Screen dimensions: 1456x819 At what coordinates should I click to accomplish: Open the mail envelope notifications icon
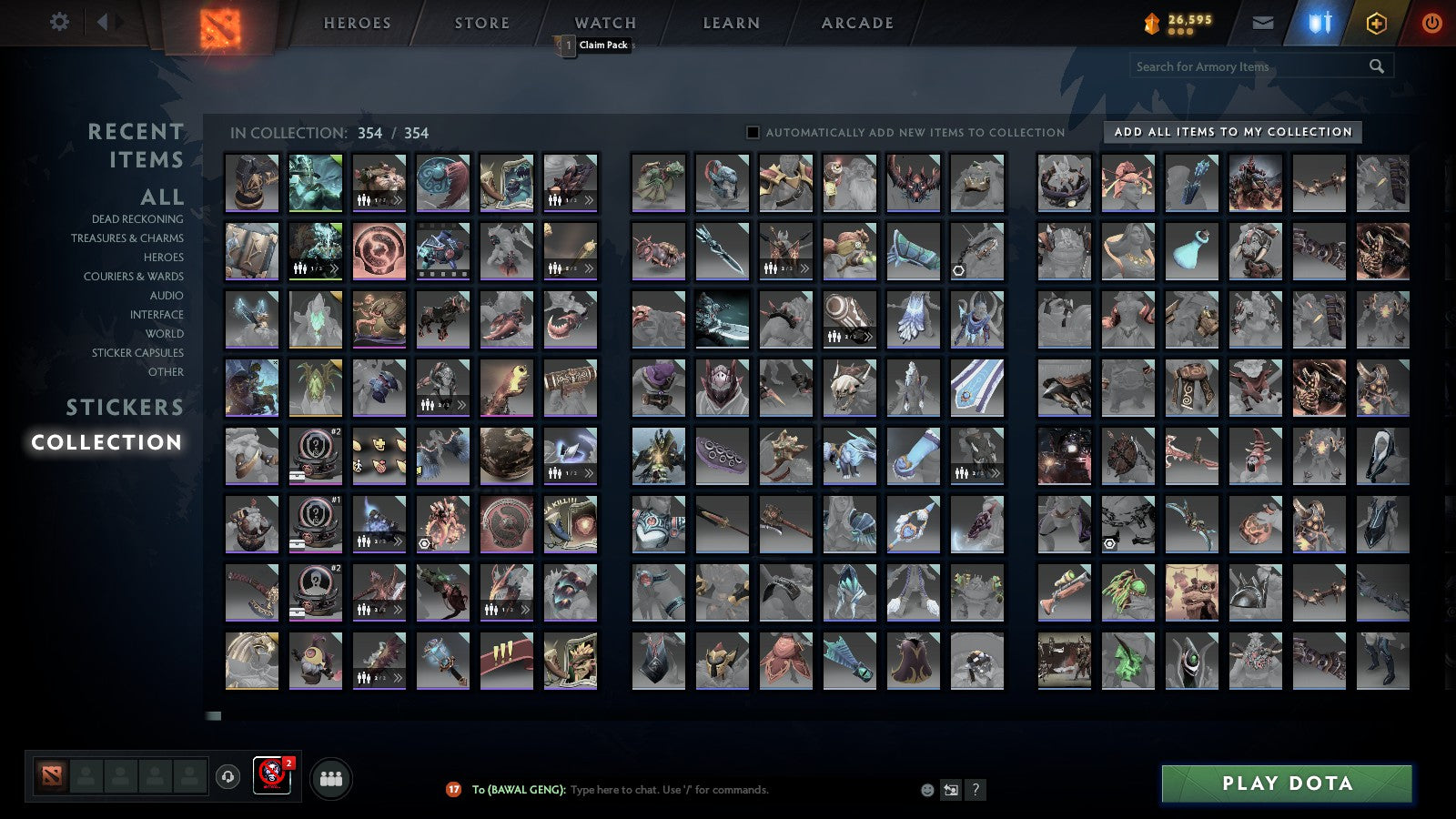point(1263,22)
